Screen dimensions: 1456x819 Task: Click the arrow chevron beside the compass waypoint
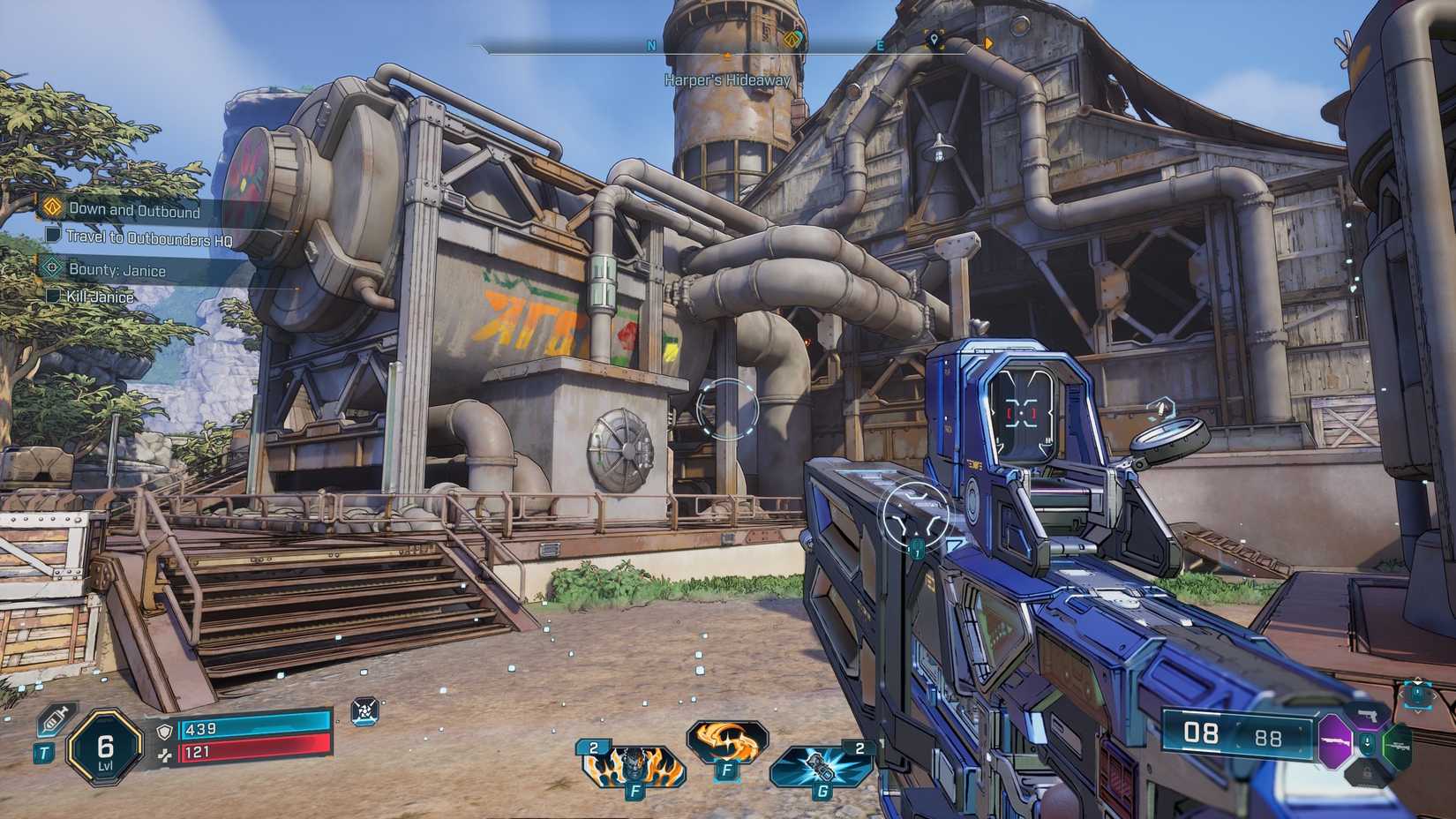tap(989, 43)
